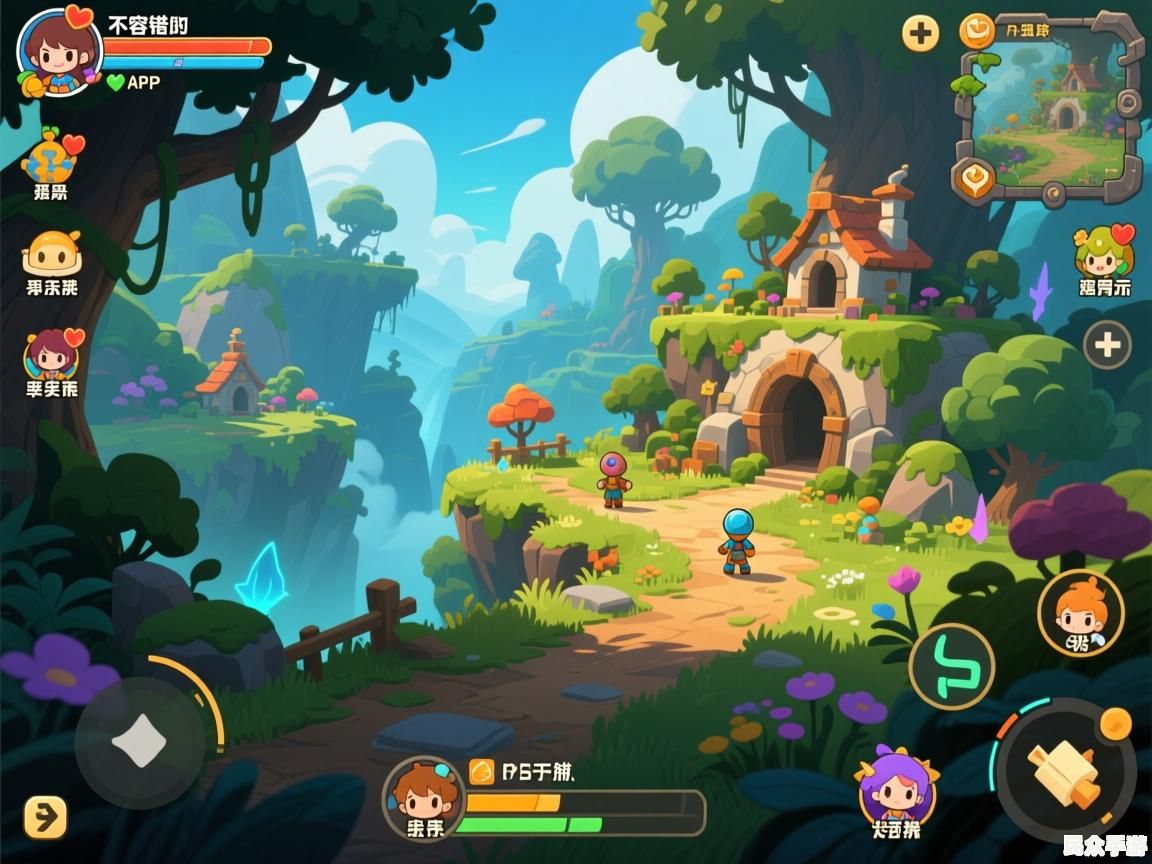The image size is (1152, 864).
Task: Open the bottom center hero portrait
Action: coord(424,796)
